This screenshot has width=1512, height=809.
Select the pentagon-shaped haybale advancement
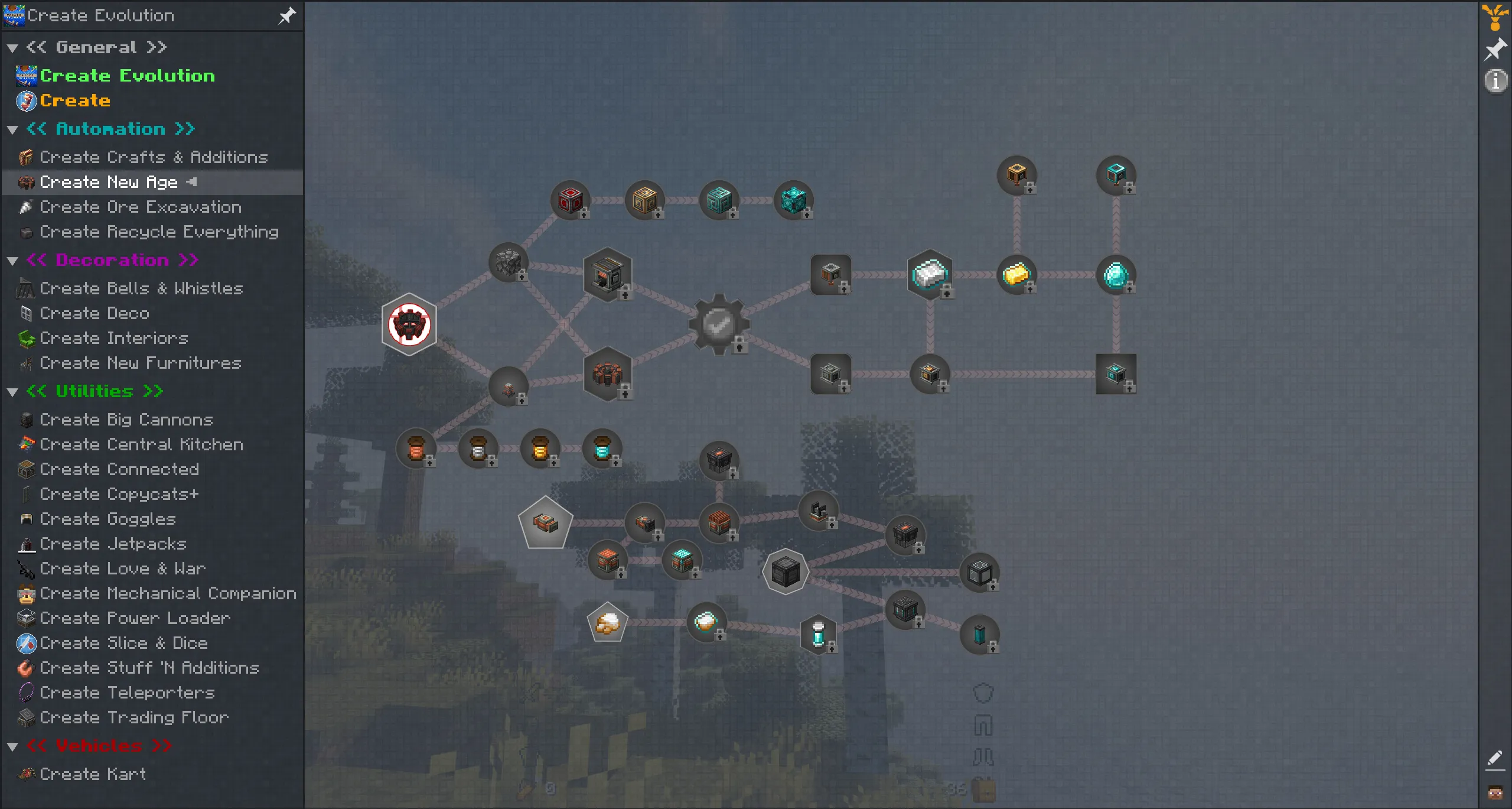[x=607, y=621]
